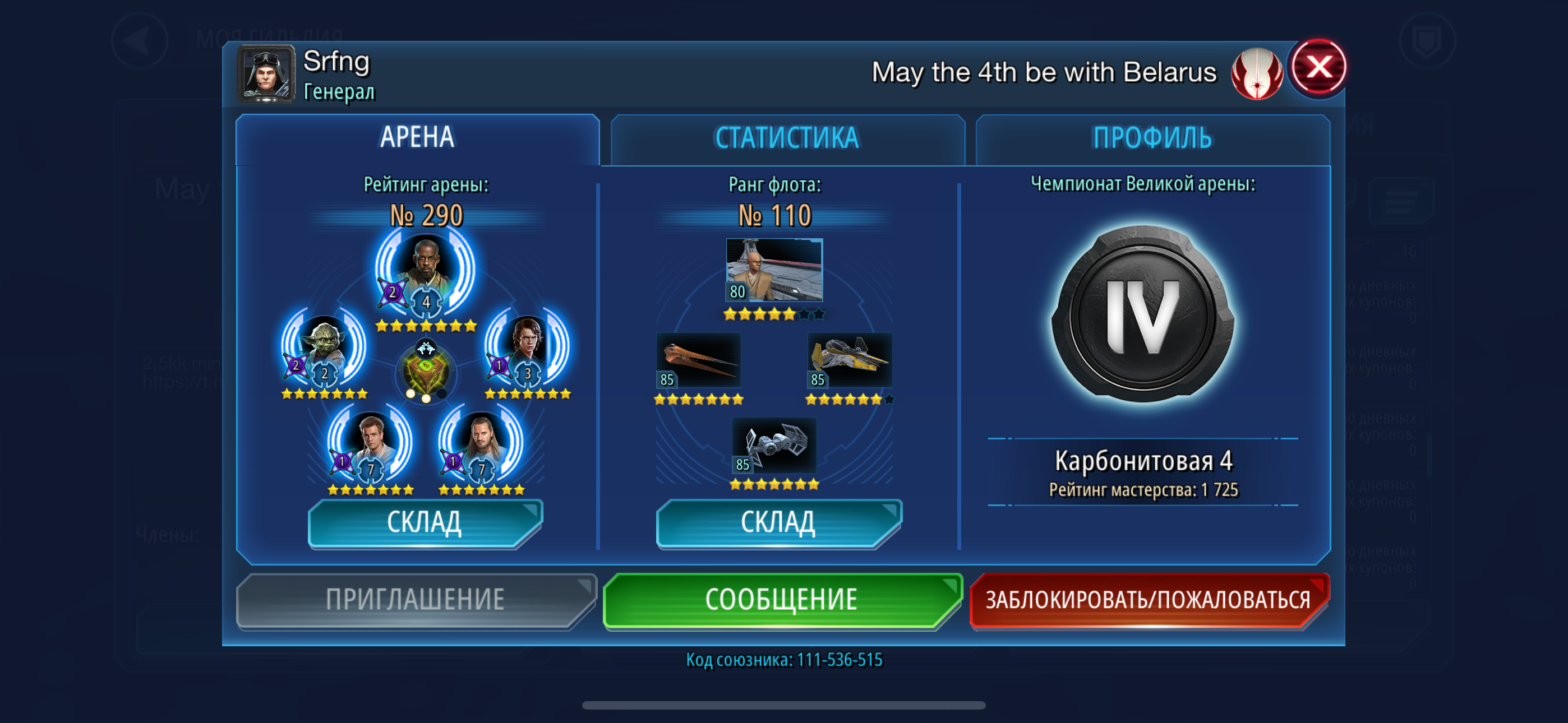
Task: Open СКЛАД under the fleet lineup
Action: [778, 523]
